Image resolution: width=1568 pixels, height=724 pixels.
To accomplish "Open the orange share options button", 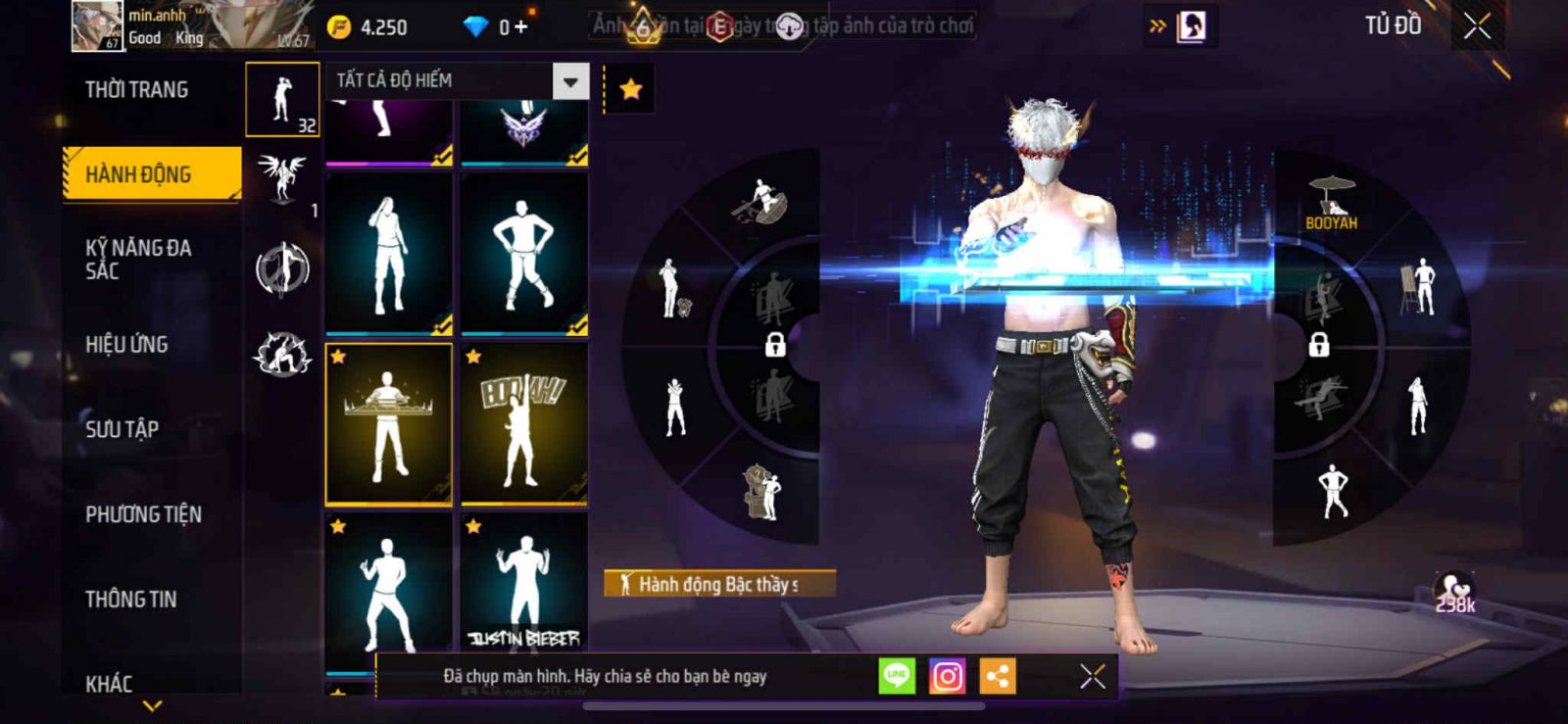I will click(x=998, y=676).
